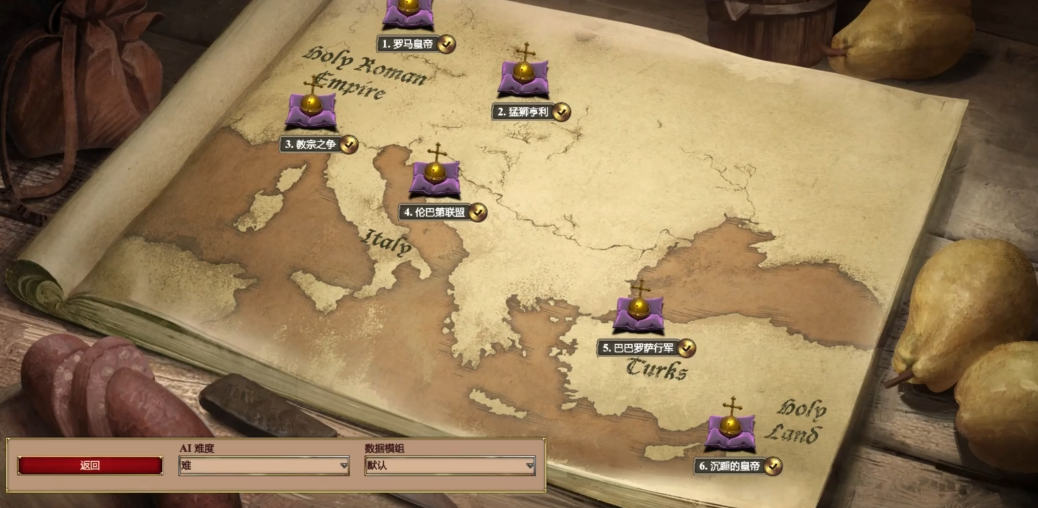1038x508 pixels.
Task: Choose scenario 2 猛狮亨利
Action: tap(524, 78)
